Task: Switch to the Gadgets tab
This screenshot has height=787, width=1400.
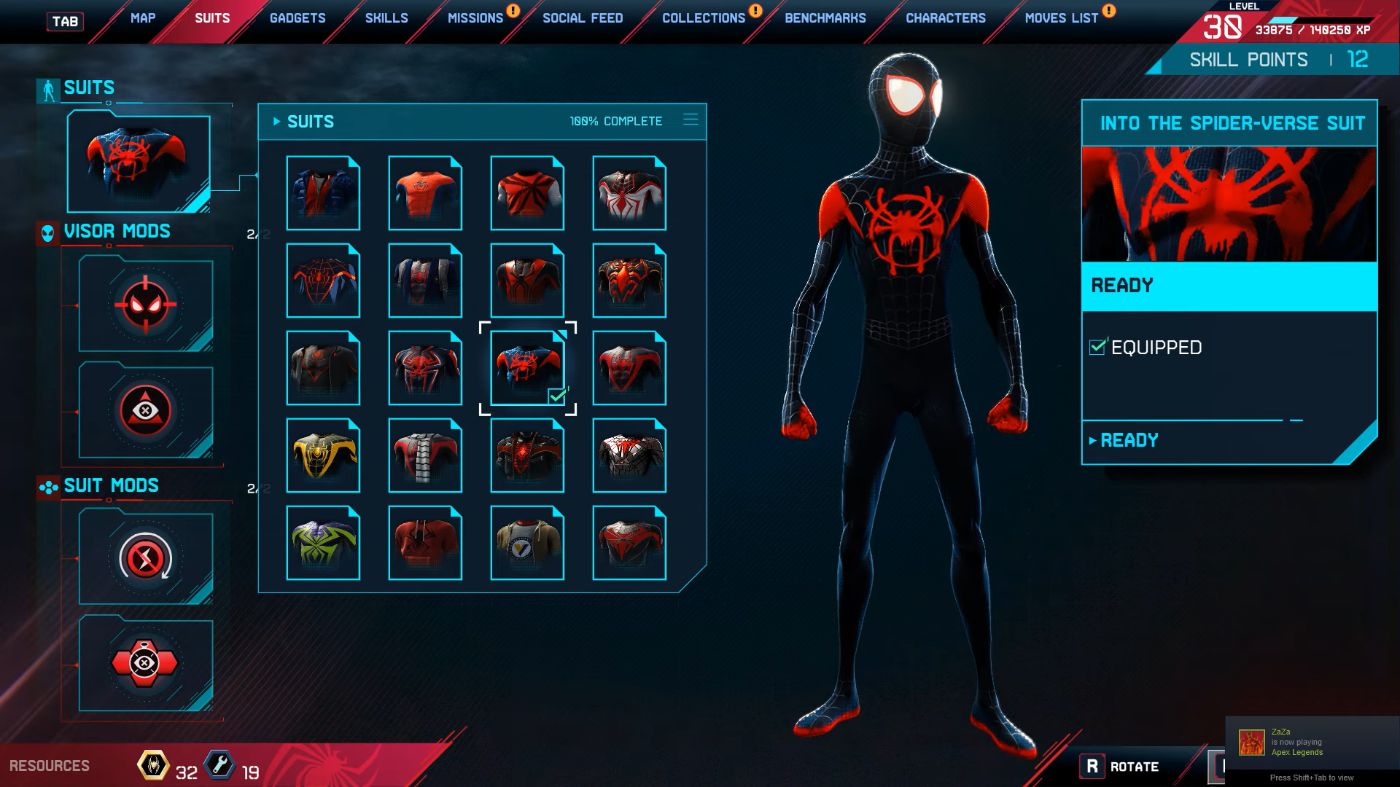Action: point(297,18)
